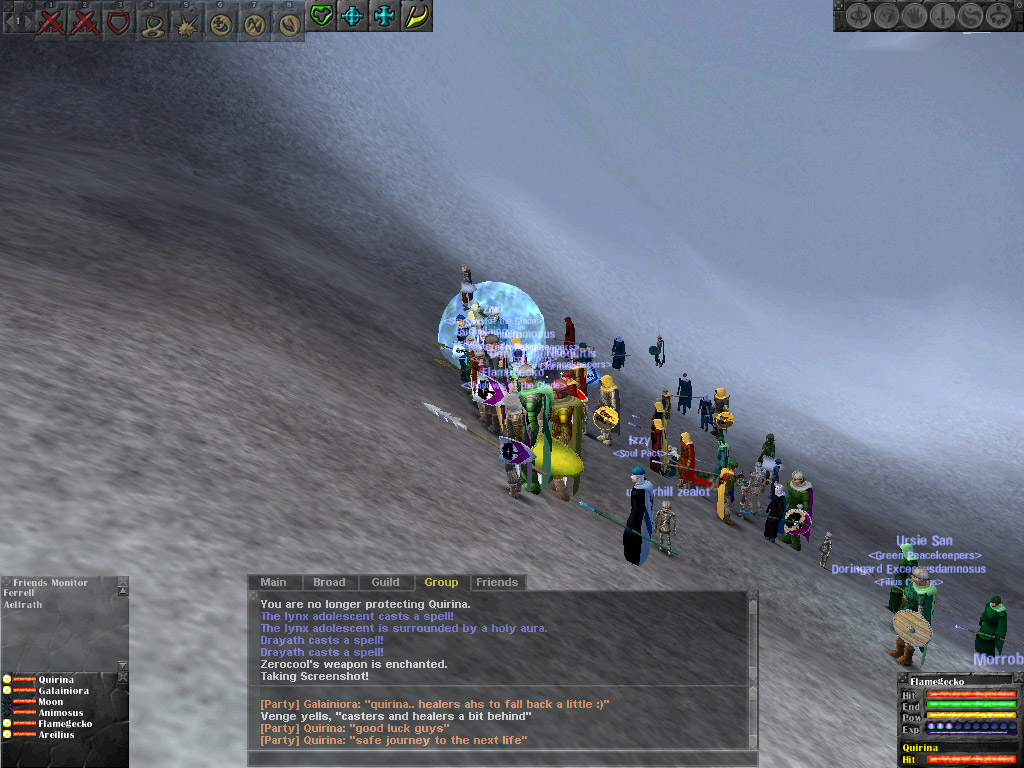1024x768 pixels.
Task: Open the open-hand menu icon
Action: (915, 16)
